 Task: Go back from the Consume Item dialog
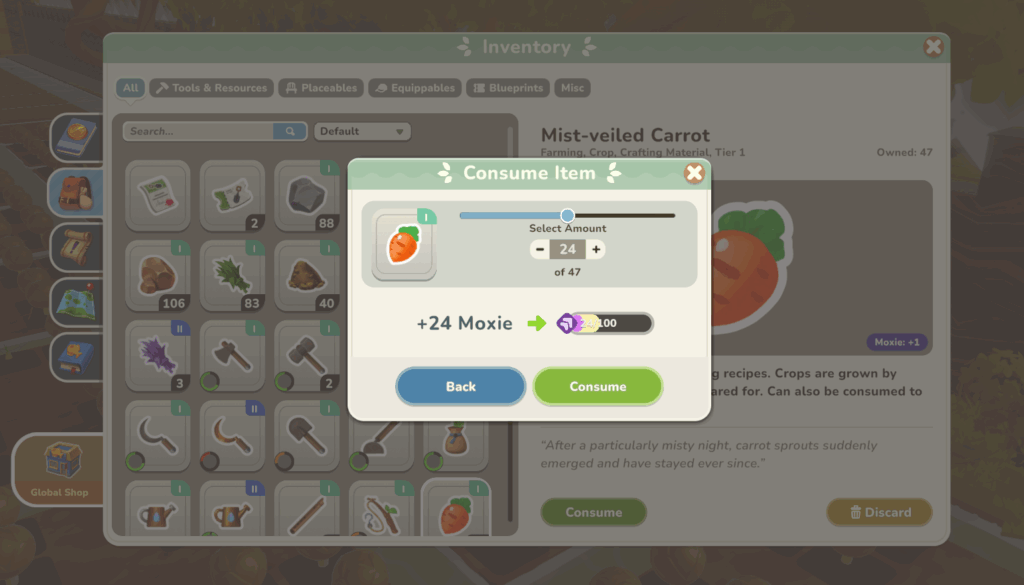click(461, 387)
